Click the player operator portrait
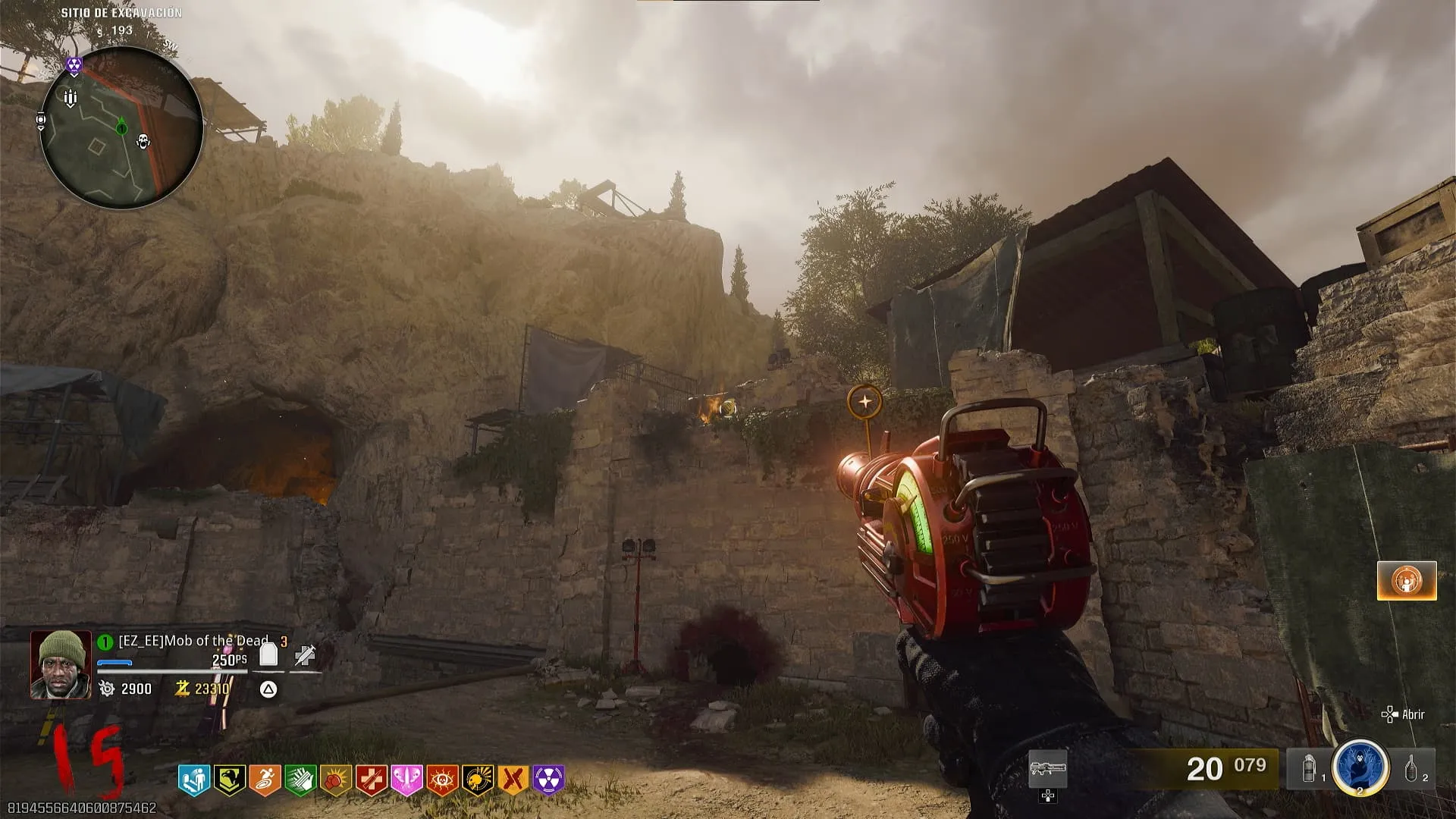 (x=61, y=664)
